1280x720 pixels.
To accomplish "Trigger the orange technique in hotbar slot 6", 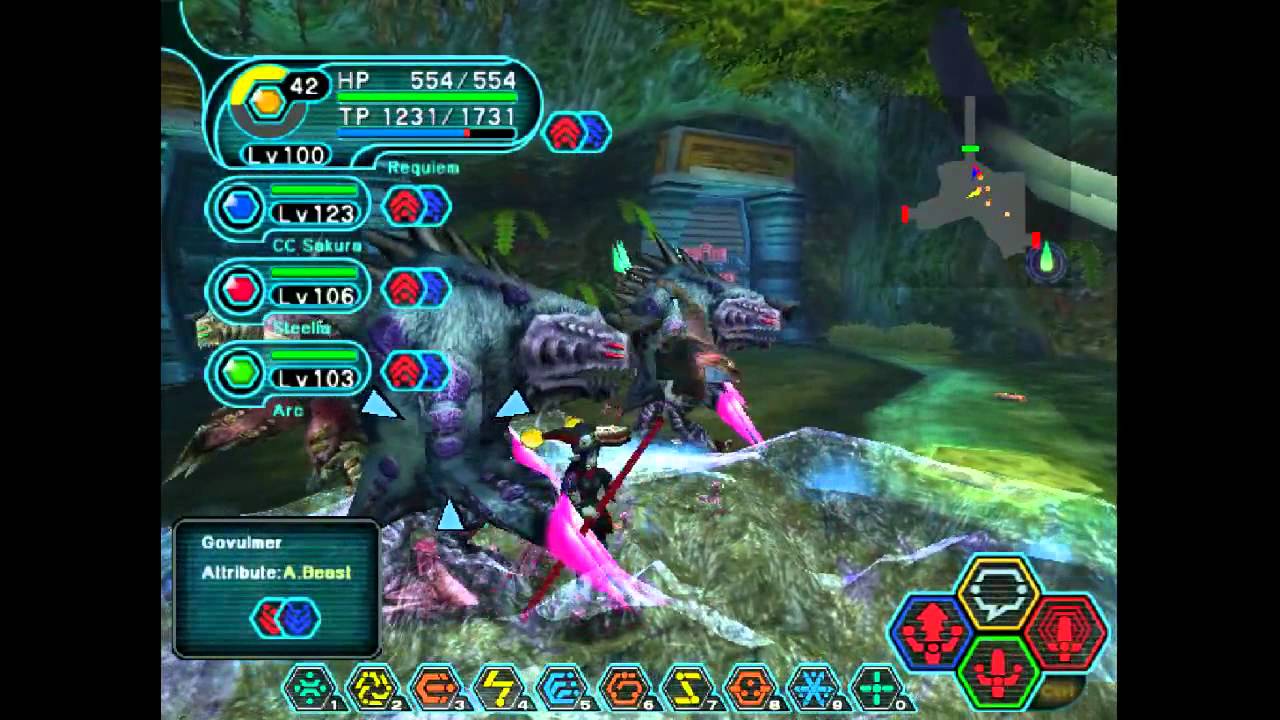I will [x=624, y=687].
